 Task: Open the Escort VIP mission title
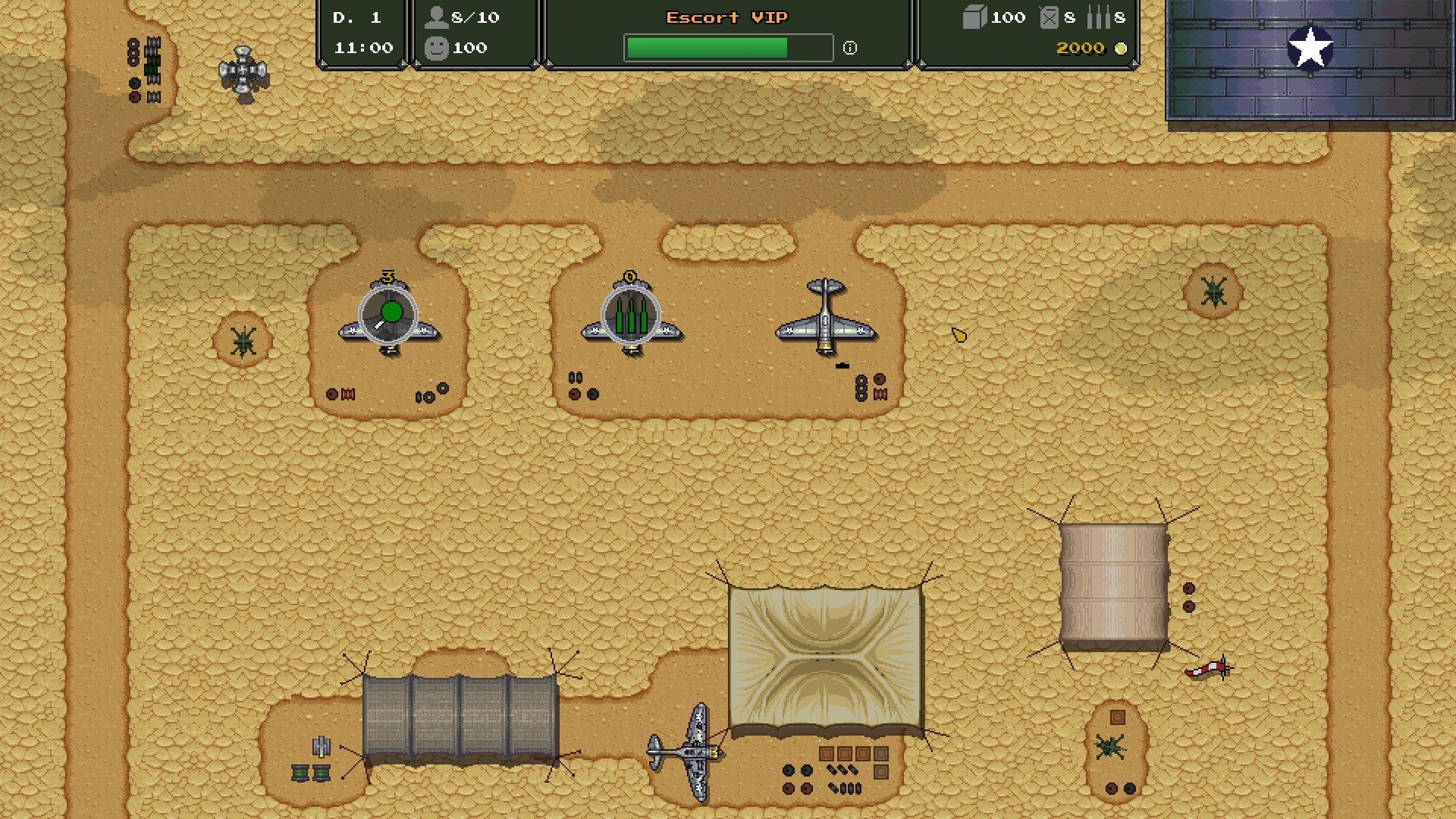[x=726, y=17]
